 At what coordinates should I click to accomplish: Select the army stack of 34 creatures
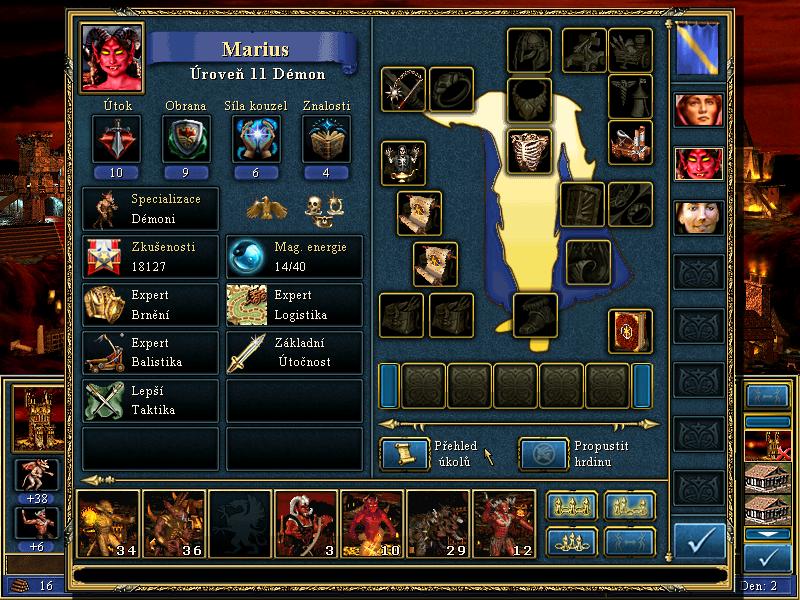pyautogui.click(x=108, y=524)
